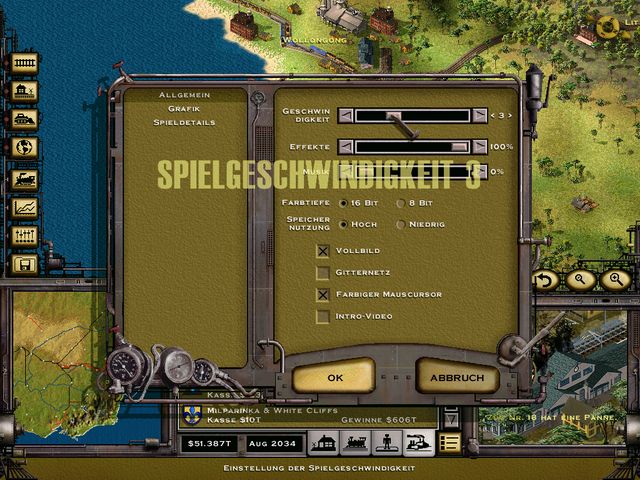Select the Spieldetails settings section
This screenshot has width=640, height=480.
point(184,122)
